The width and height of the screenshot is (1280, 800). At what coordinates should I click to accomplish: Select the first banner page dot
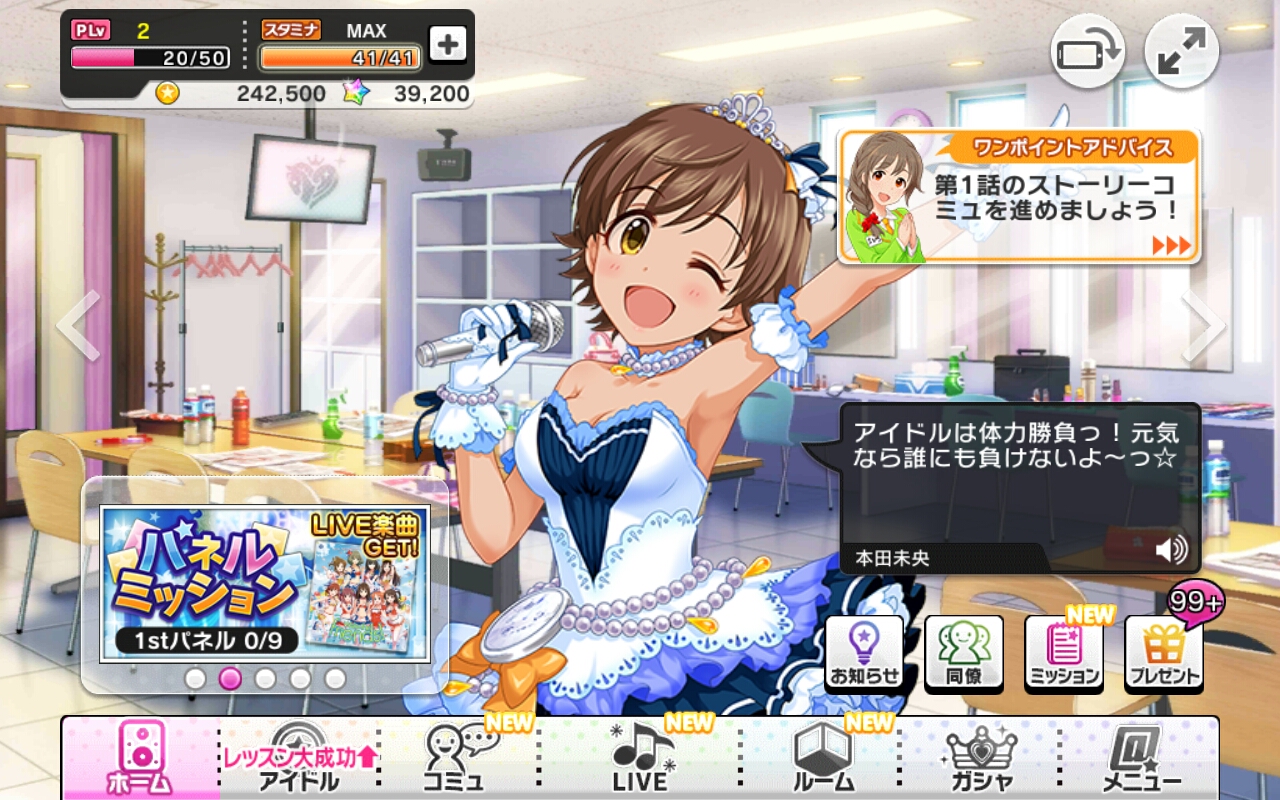(x=195, y=678)
